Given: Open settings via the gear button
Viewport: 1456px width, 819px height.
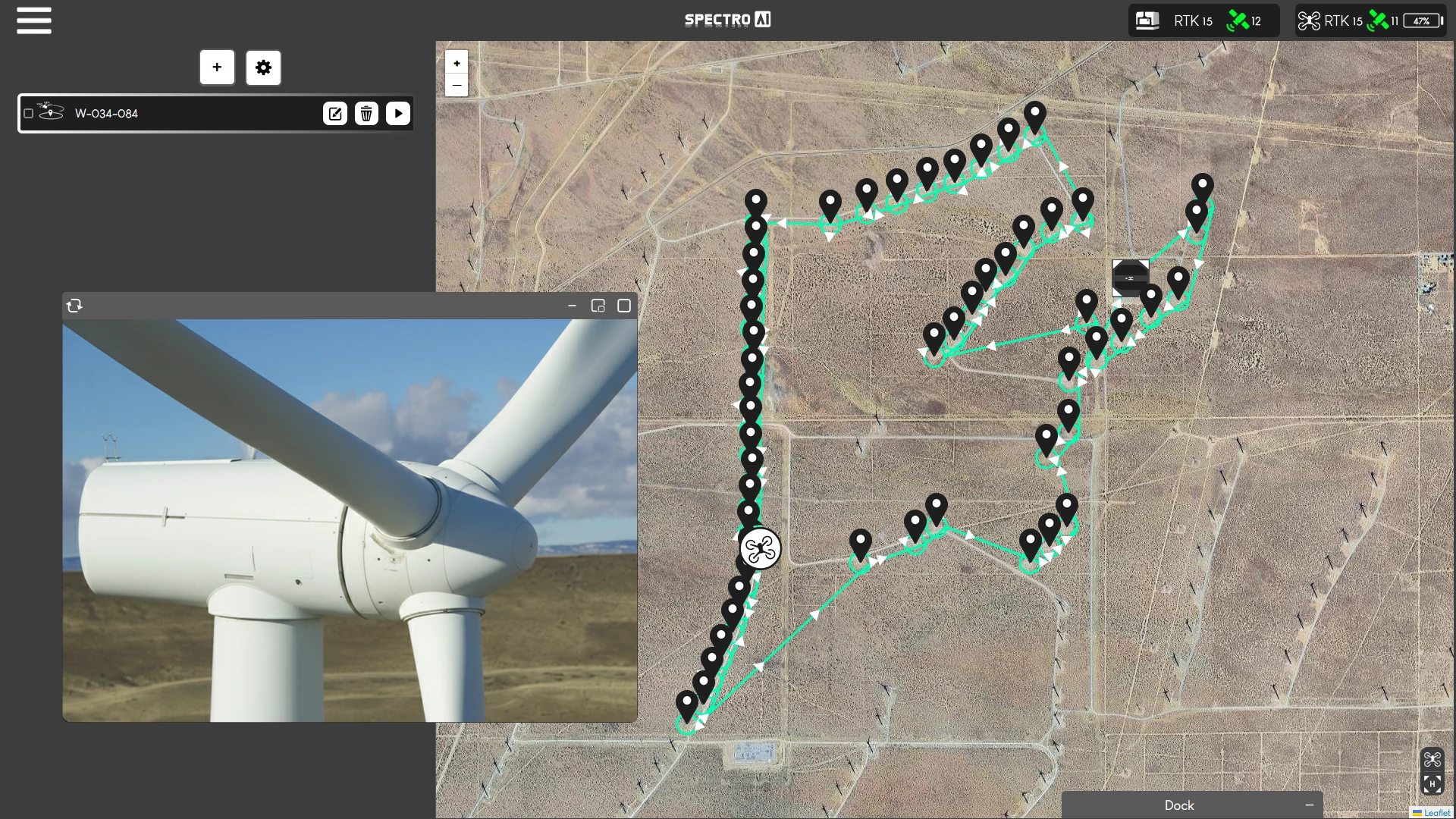Looking at the screenshot, I should 263,67.
